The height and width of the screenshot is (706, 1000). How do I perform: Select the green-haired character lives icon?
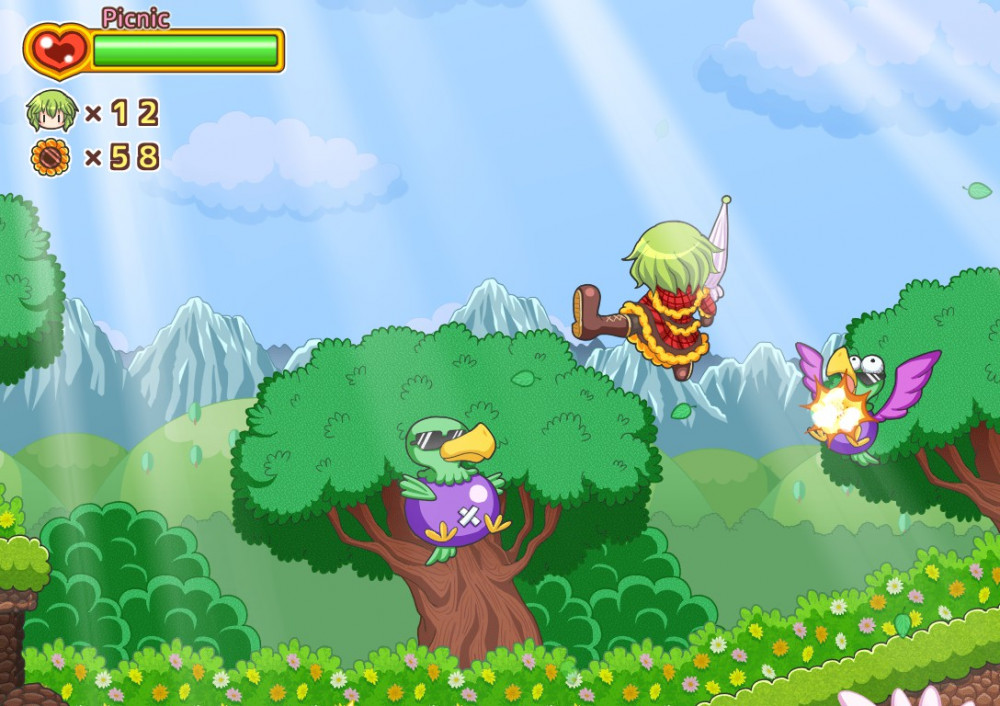click(51, 111)
